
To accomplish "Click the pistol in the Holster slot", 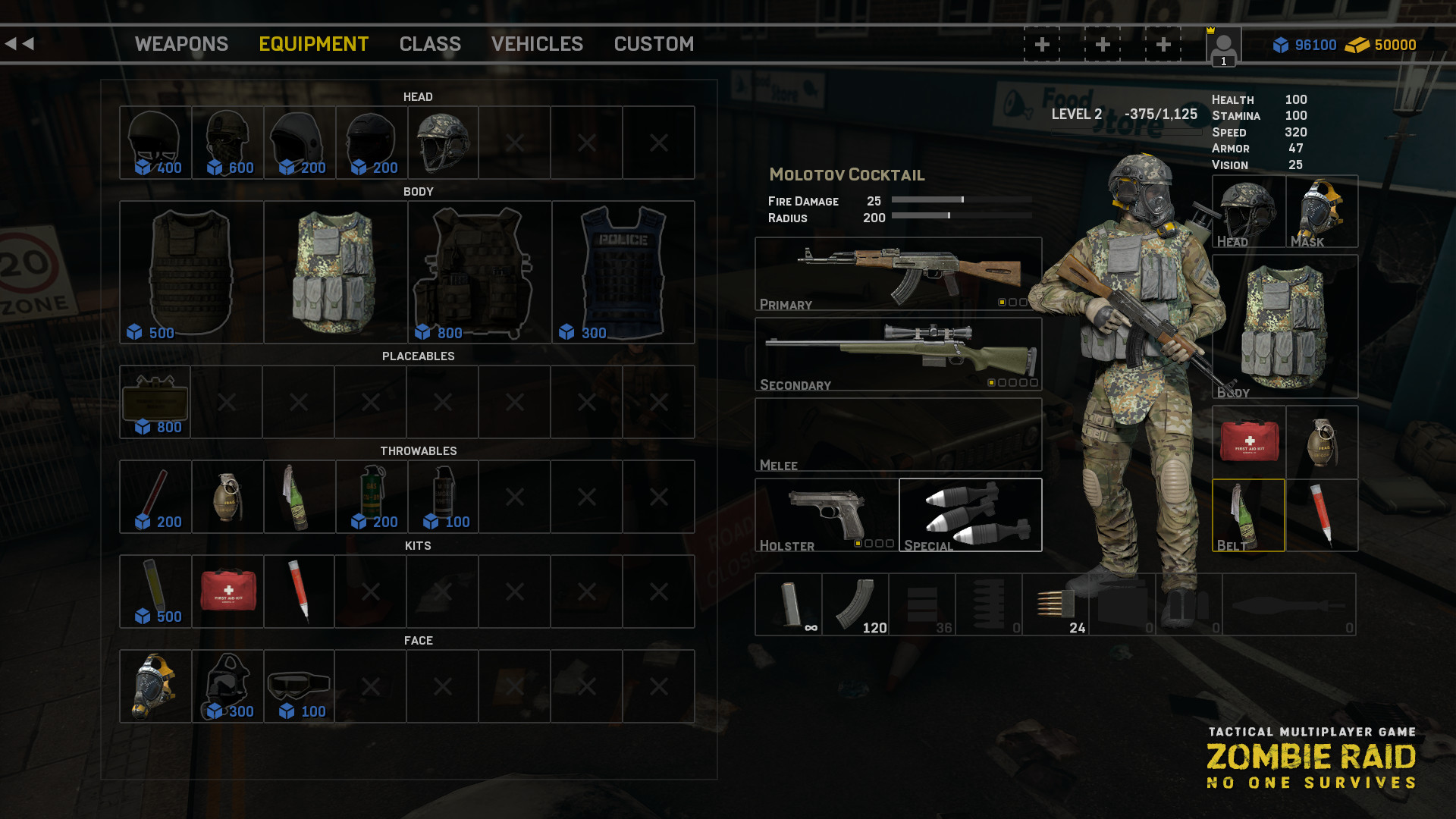I will [827, 512].
